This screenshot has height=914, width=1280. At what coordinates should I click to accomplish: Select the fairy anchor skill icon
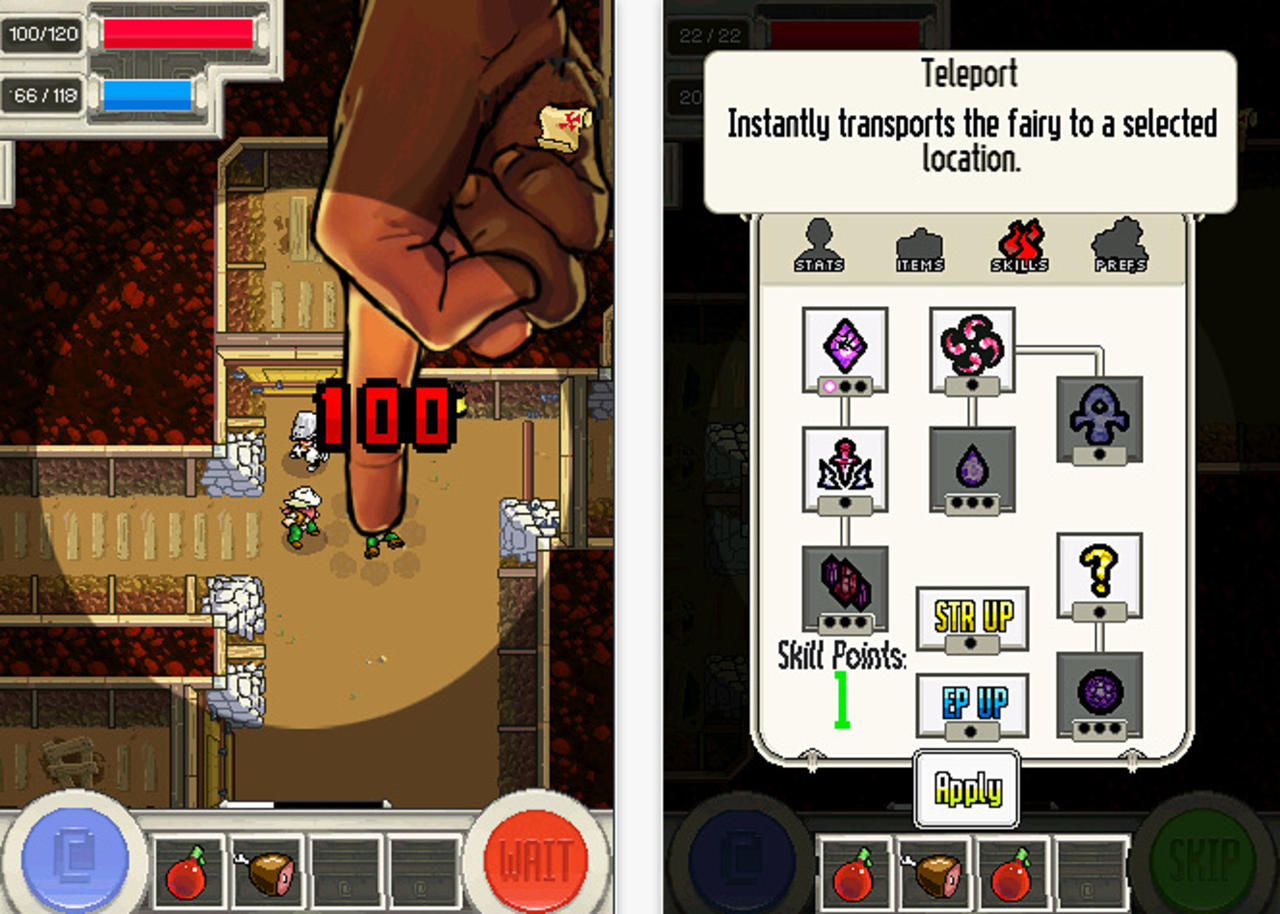coord(1100,415)
